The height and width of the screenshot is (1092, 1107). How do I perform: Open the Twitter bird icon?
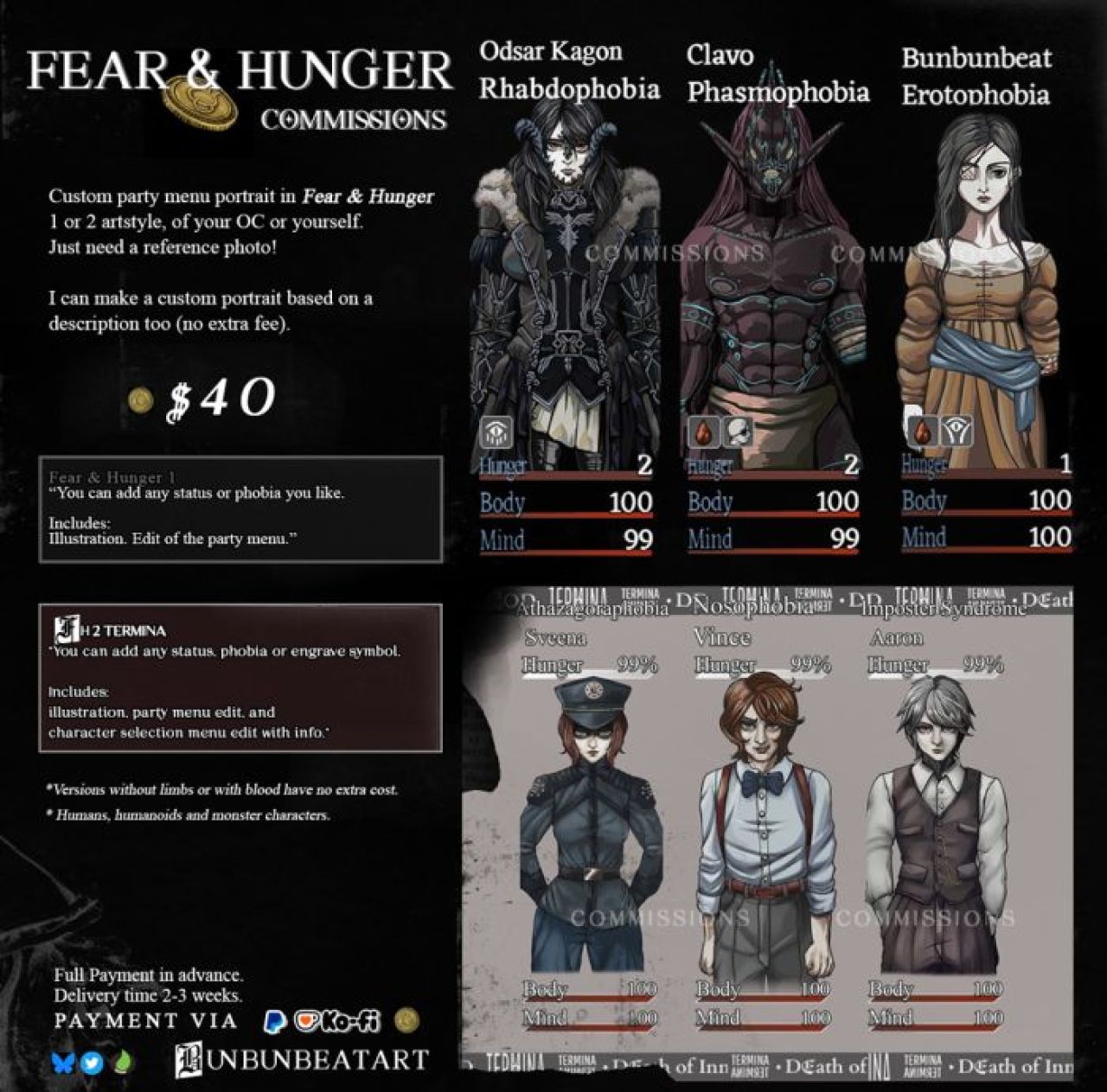93,1062
